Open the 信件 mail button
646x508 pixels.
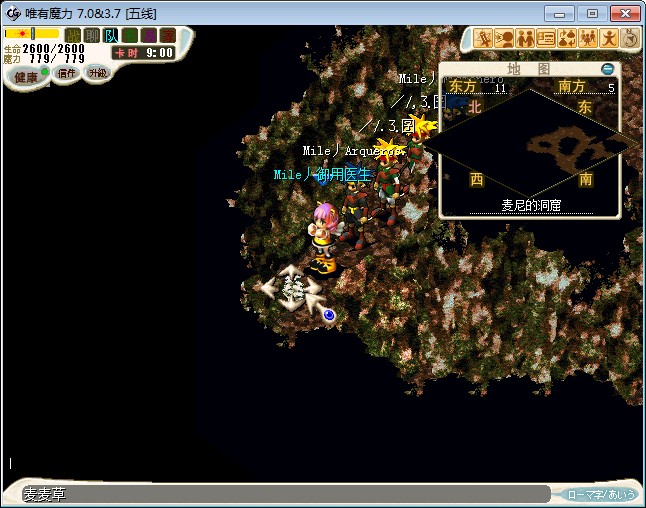pos(67,73)
